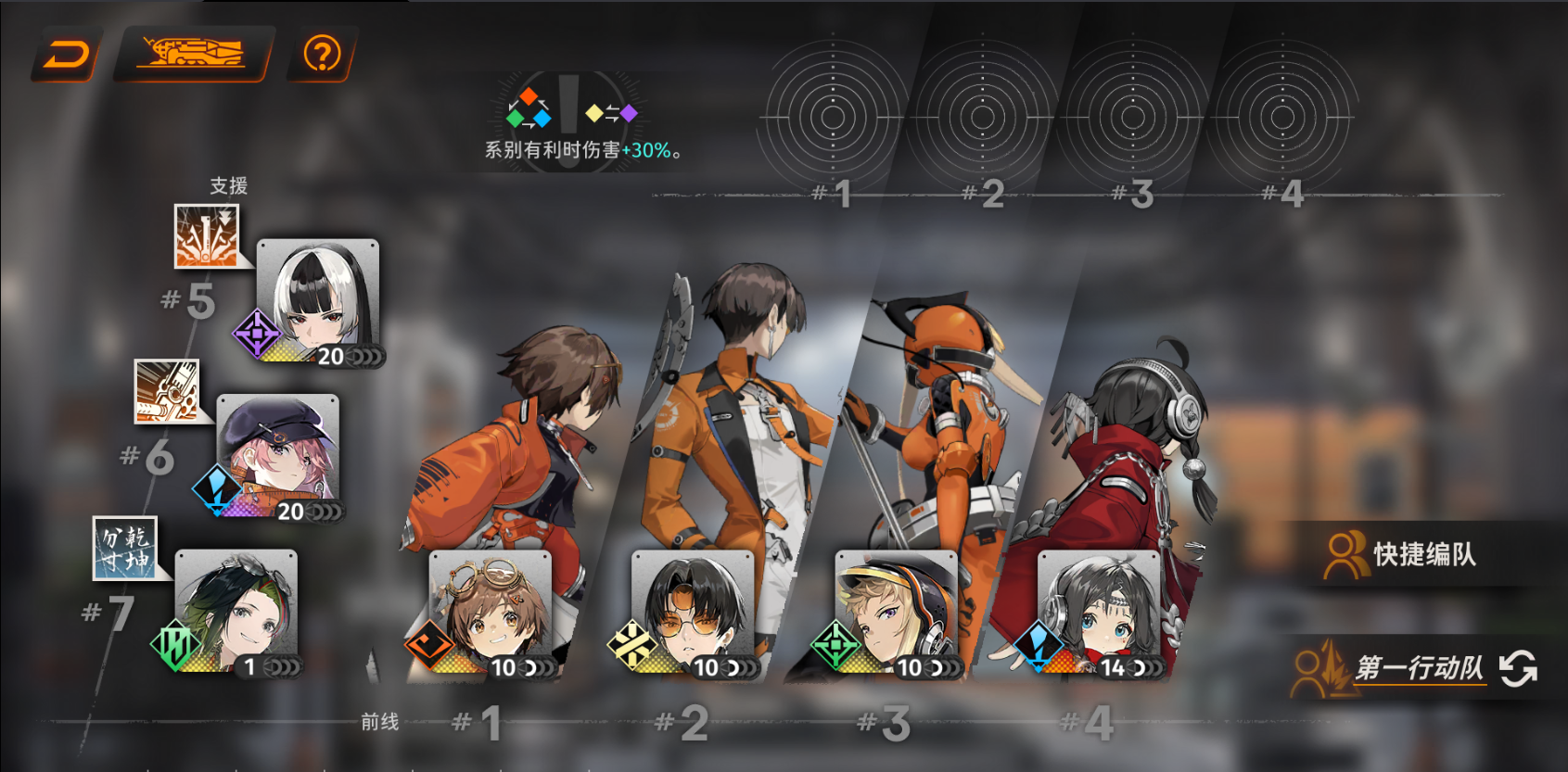The height and width of the screenshot is (772, 1568).
Task: Tap the mechanical gun skill icon
Action: click(x=167, y=391)
